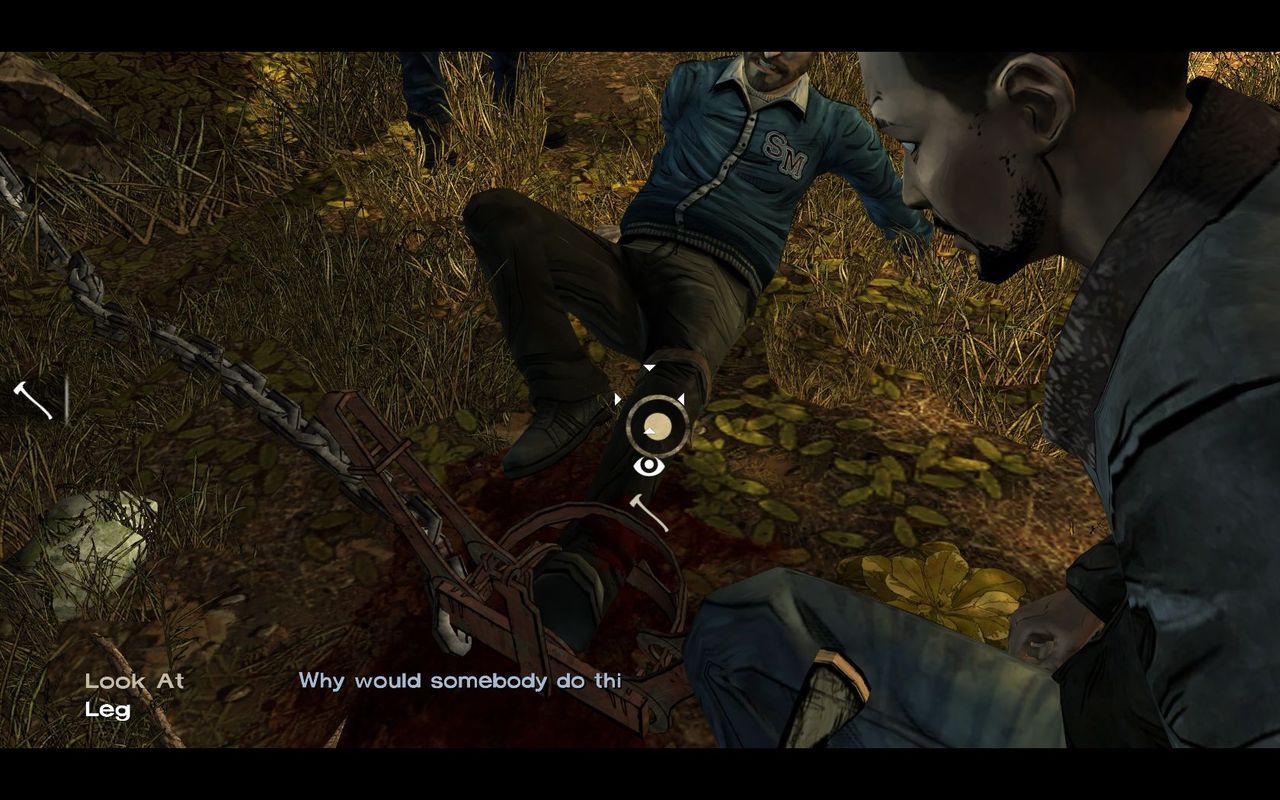Click the upward arrow above the interaction reticle
This screenshot has height=800, width=1280.
pyautogui.click(x=652, y=367)
